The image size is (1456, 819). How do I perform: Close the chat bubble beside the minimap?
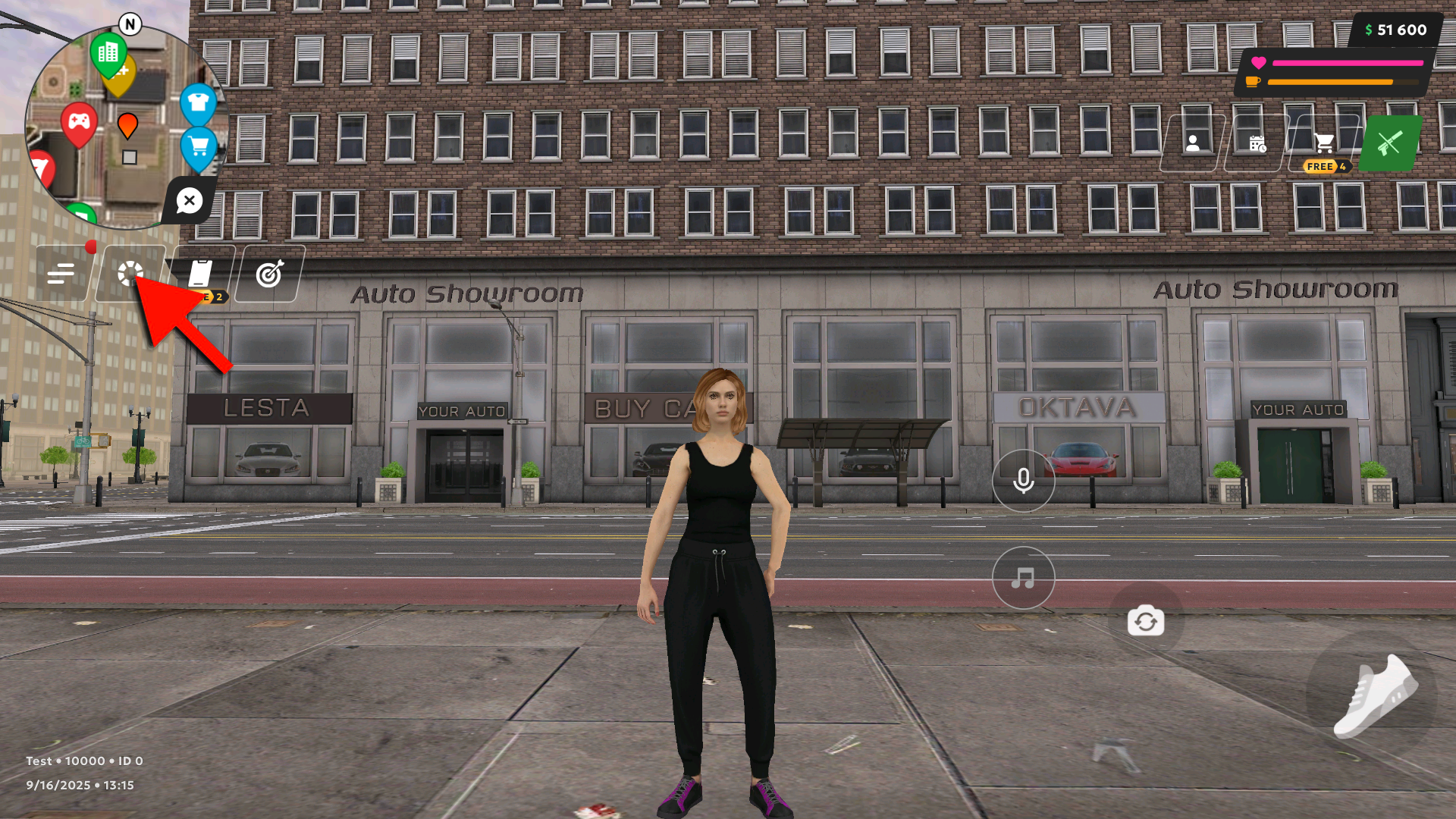tap(189, 201)
